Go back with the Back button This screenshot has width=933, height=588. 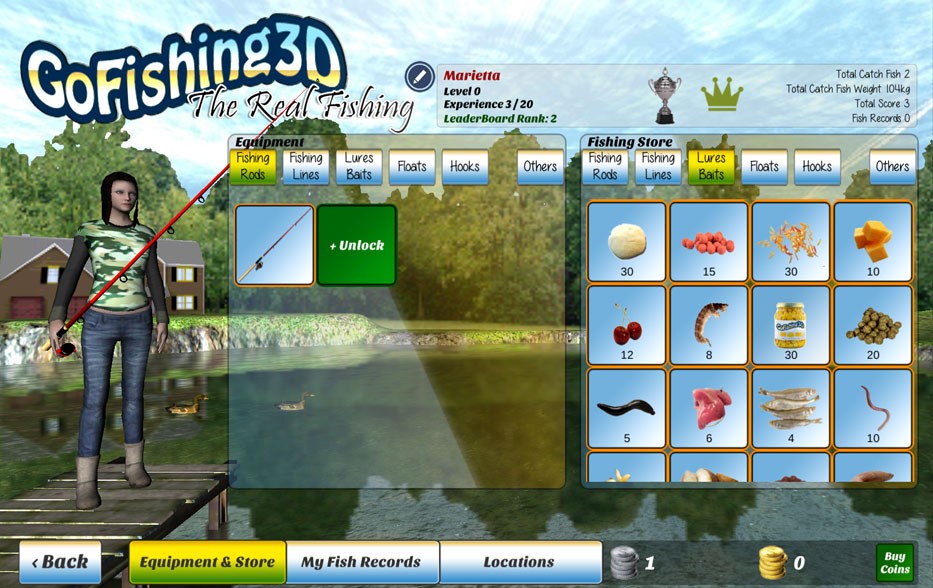(60, 562)
